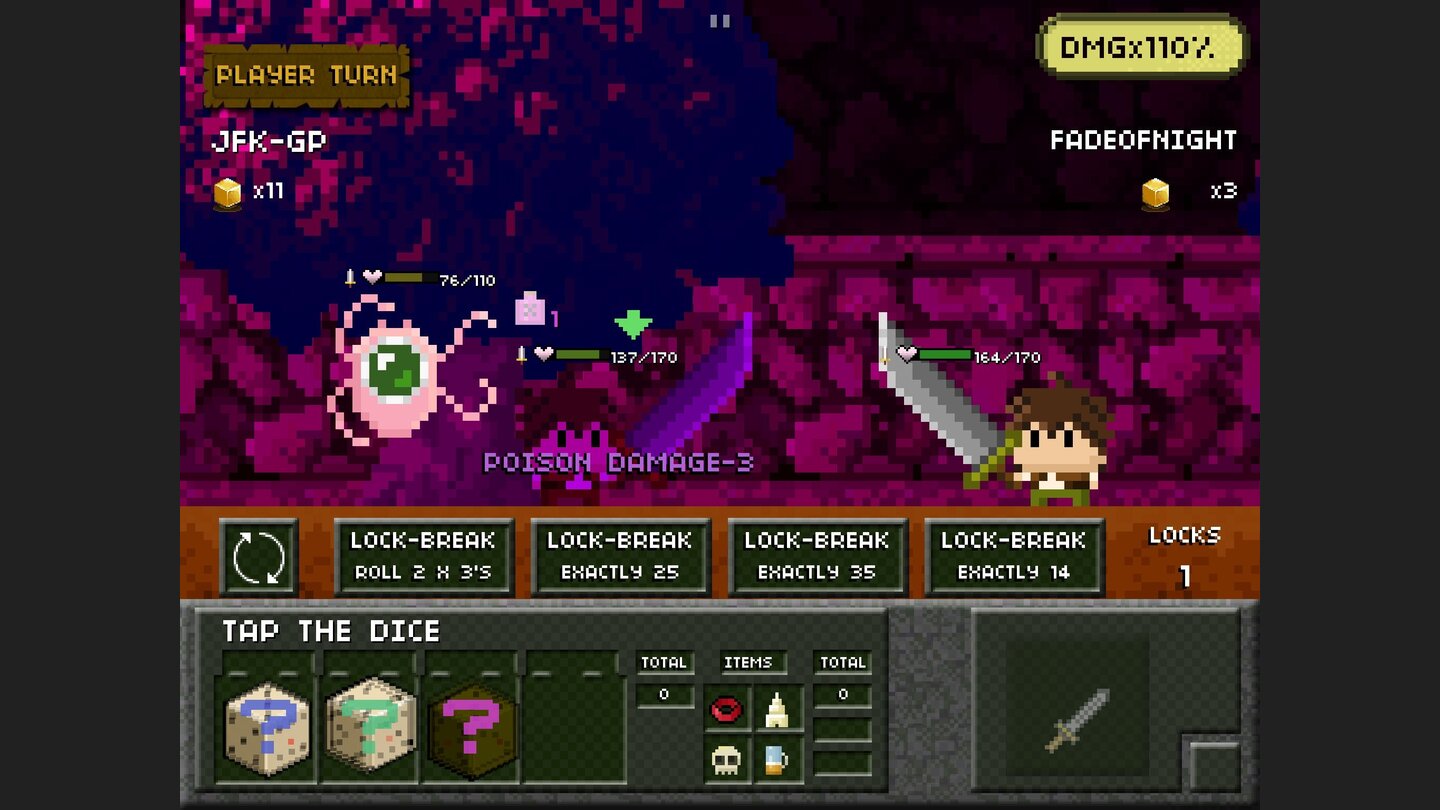Click FADEOFNIGHT's gold coin icon
Screen dimensions: 1440x810
coord(1154,192)
